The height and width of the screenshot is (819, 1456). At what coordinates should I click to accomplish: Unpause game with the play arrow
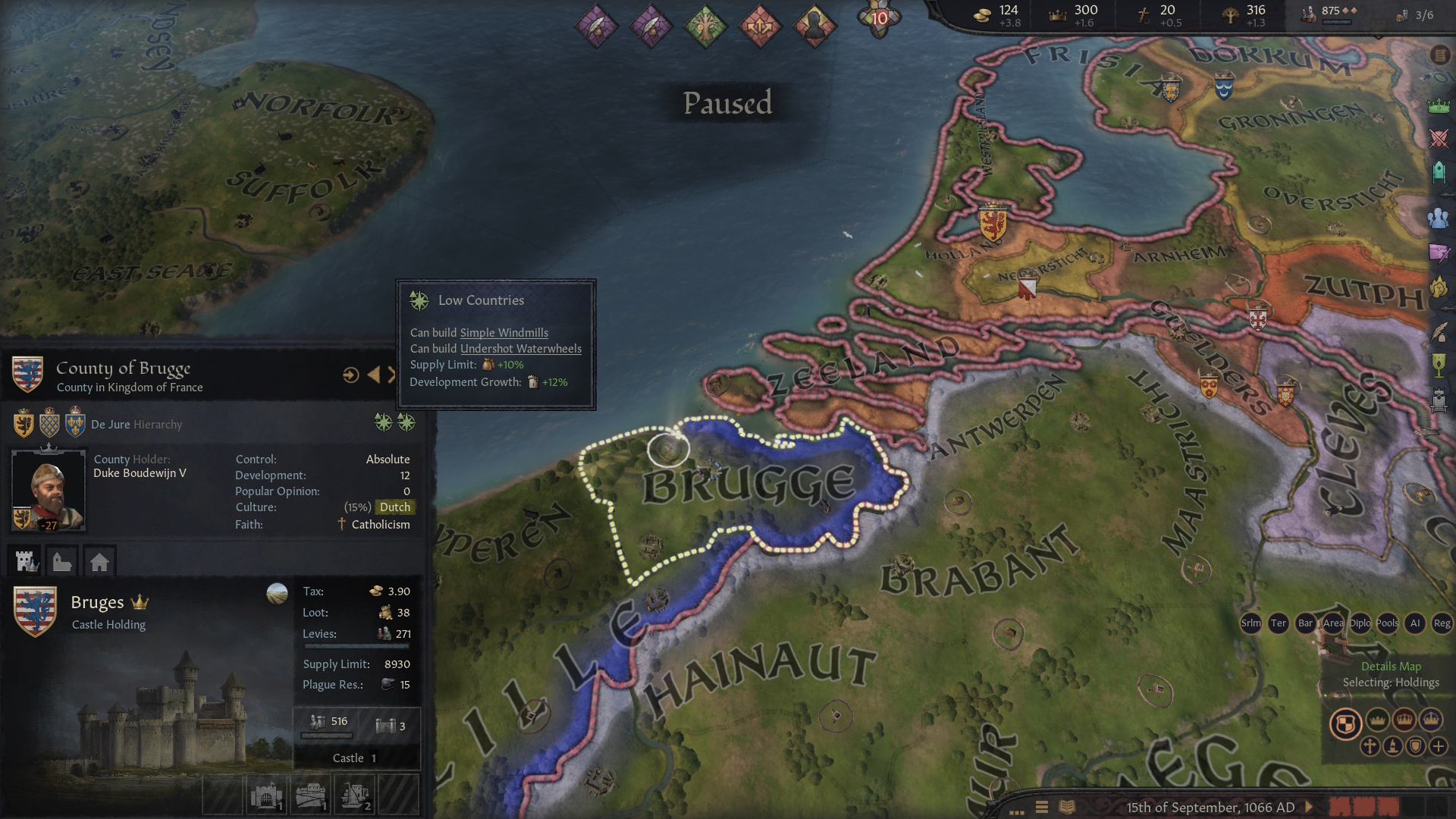[1309, 808]
